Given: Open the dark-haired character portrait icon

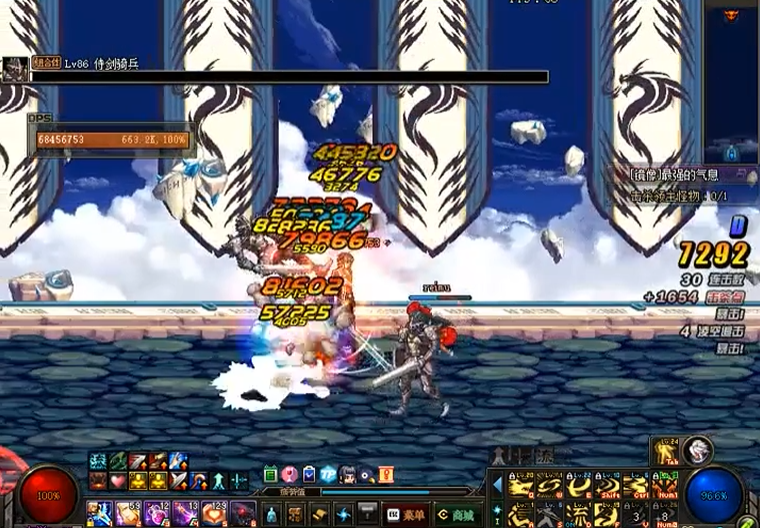Looking at the screenshot, I should pyautogui.click(x=348, y=474).
